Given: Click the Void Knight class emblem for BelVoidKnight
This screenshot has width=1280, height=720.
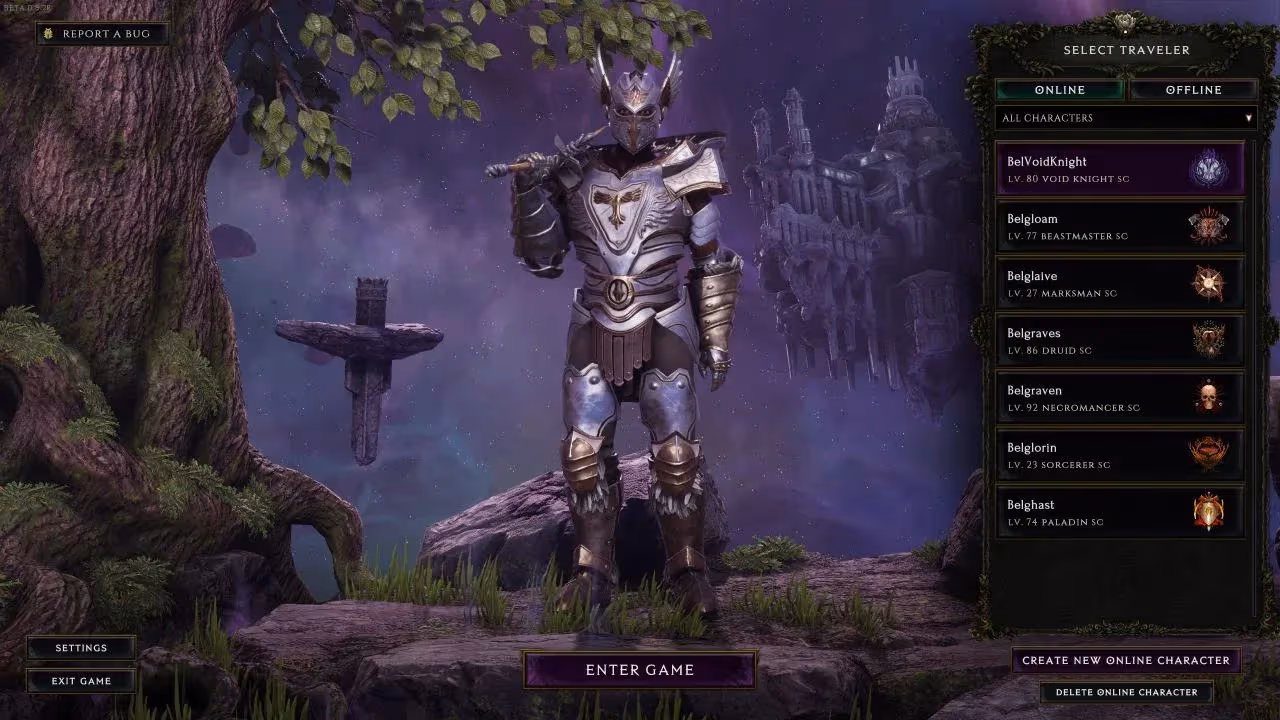Looking at the screenshot, I should (1208, 169).
